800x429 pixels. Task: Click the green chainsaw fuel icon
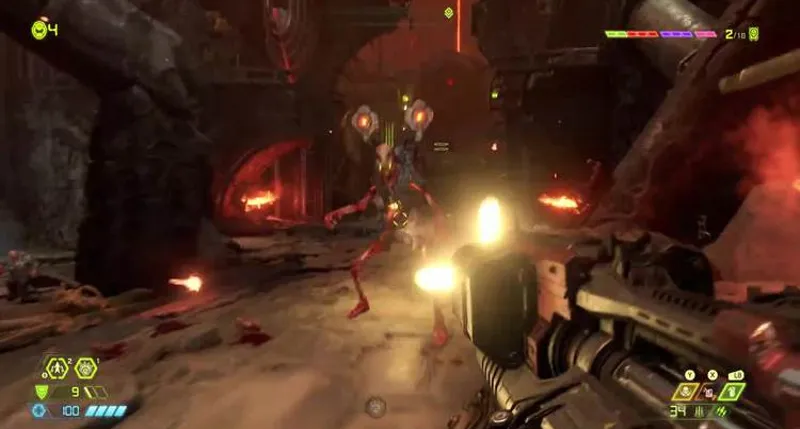pos(722,411)
